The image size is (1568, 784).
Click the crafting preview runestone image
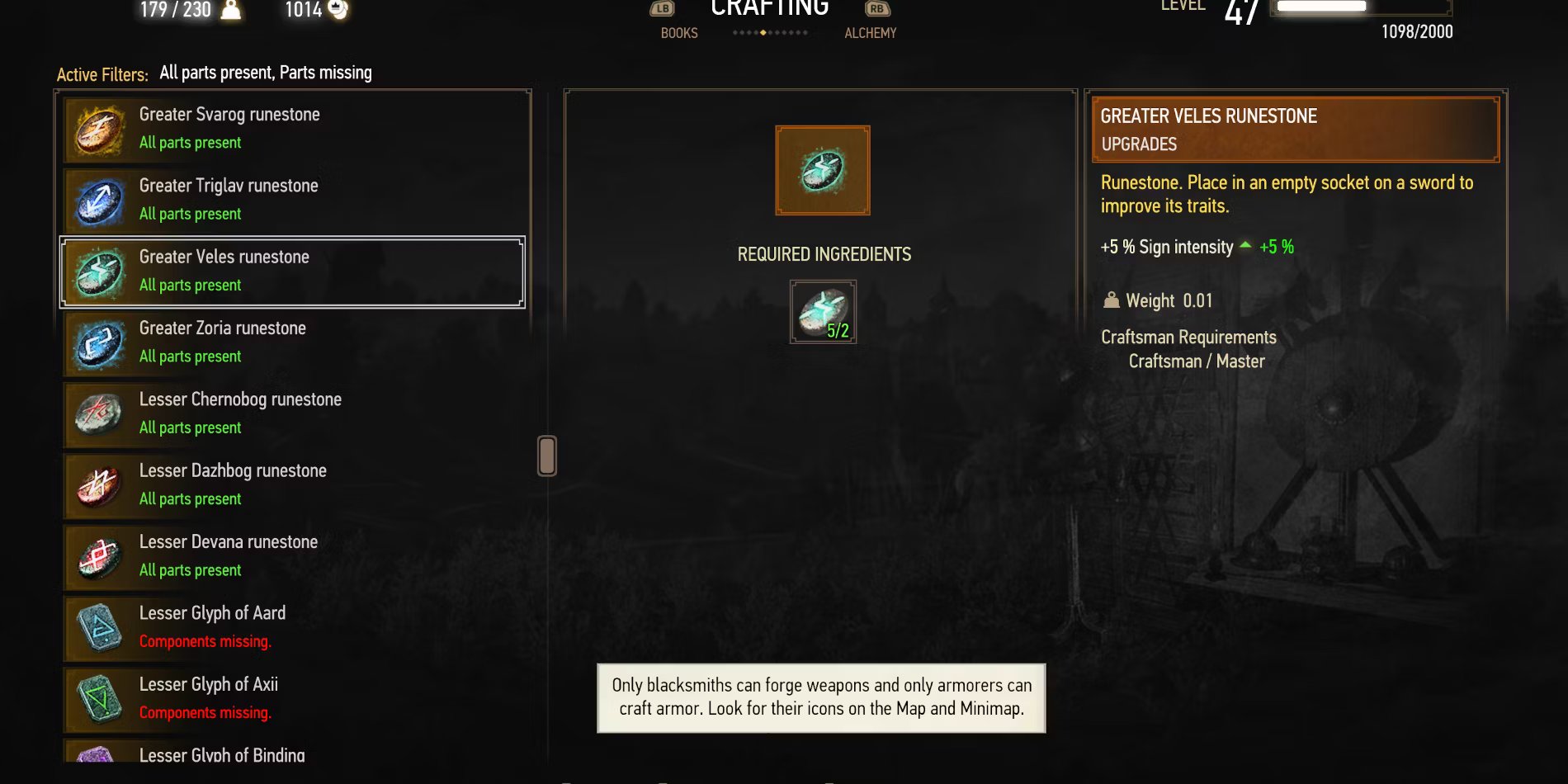tap(821, 170)
